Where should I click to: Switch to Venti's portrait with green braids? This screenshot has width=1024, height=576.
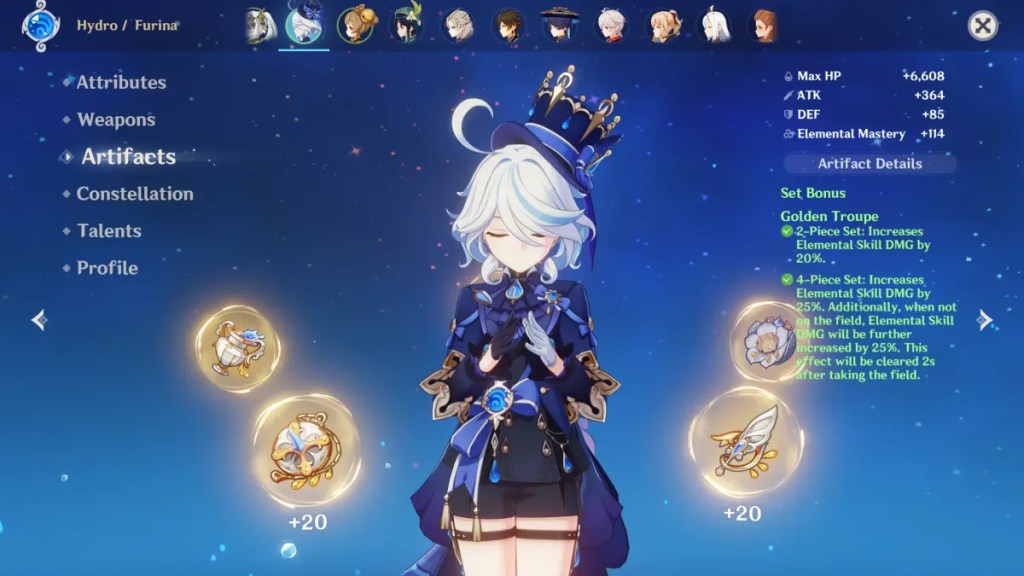(408, 25)
